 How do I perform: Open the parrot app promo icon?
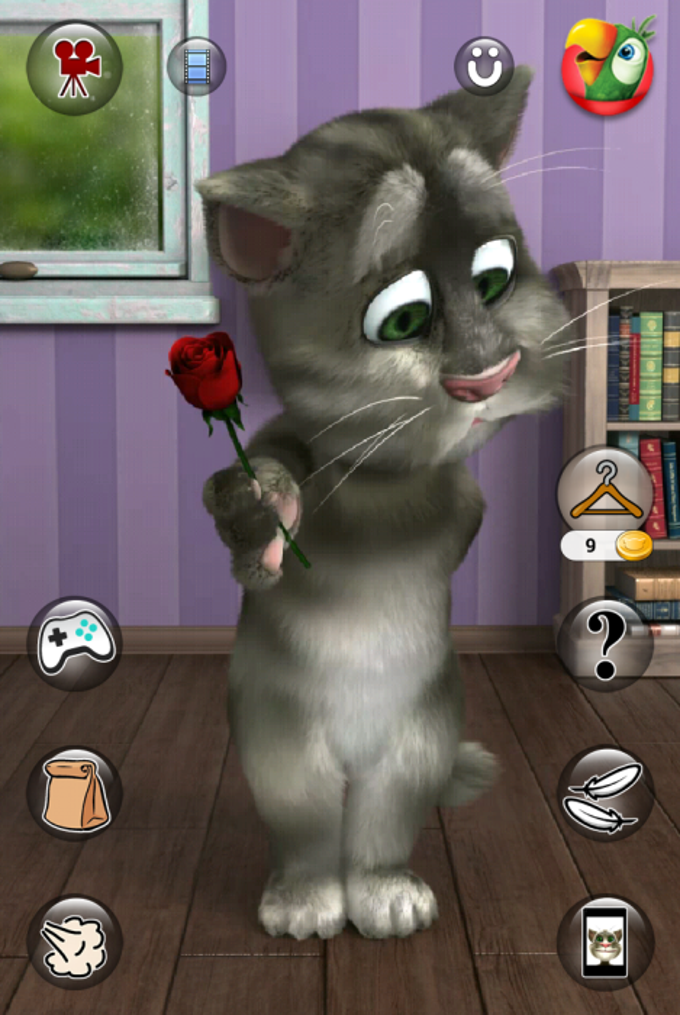click(608, 66)
